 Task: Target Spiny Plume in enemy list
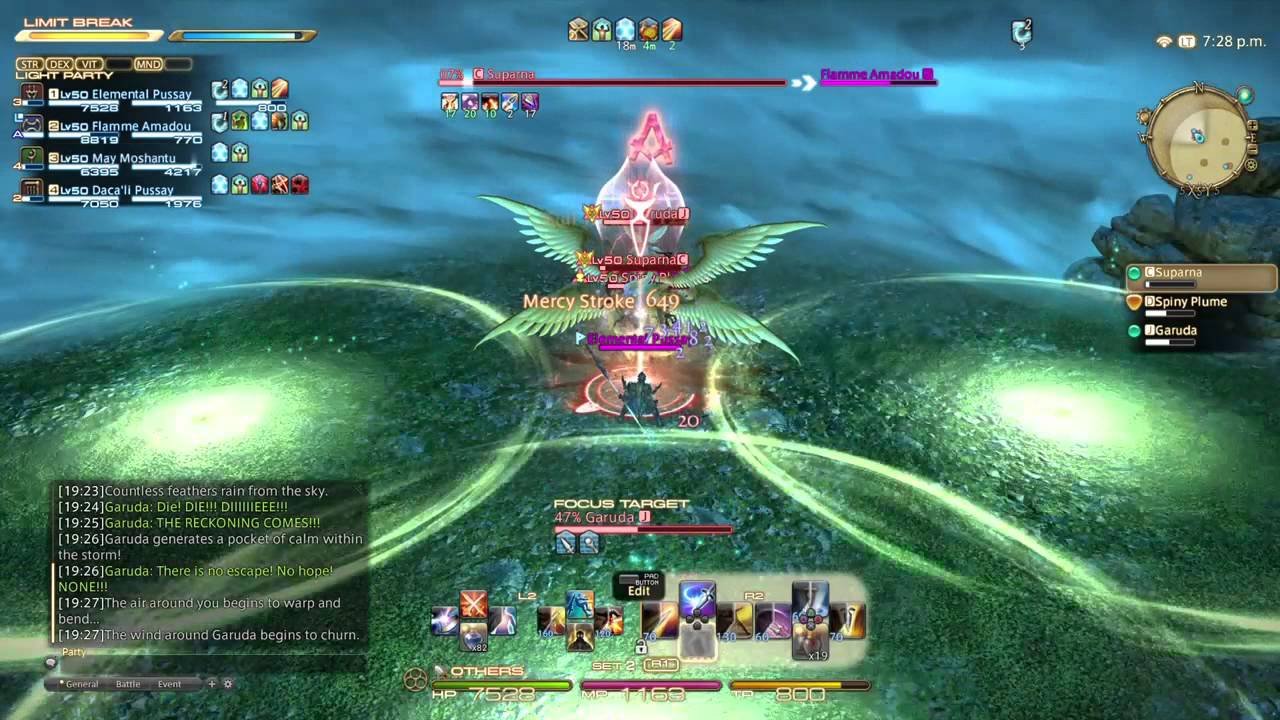click(x=1185, y=302)
